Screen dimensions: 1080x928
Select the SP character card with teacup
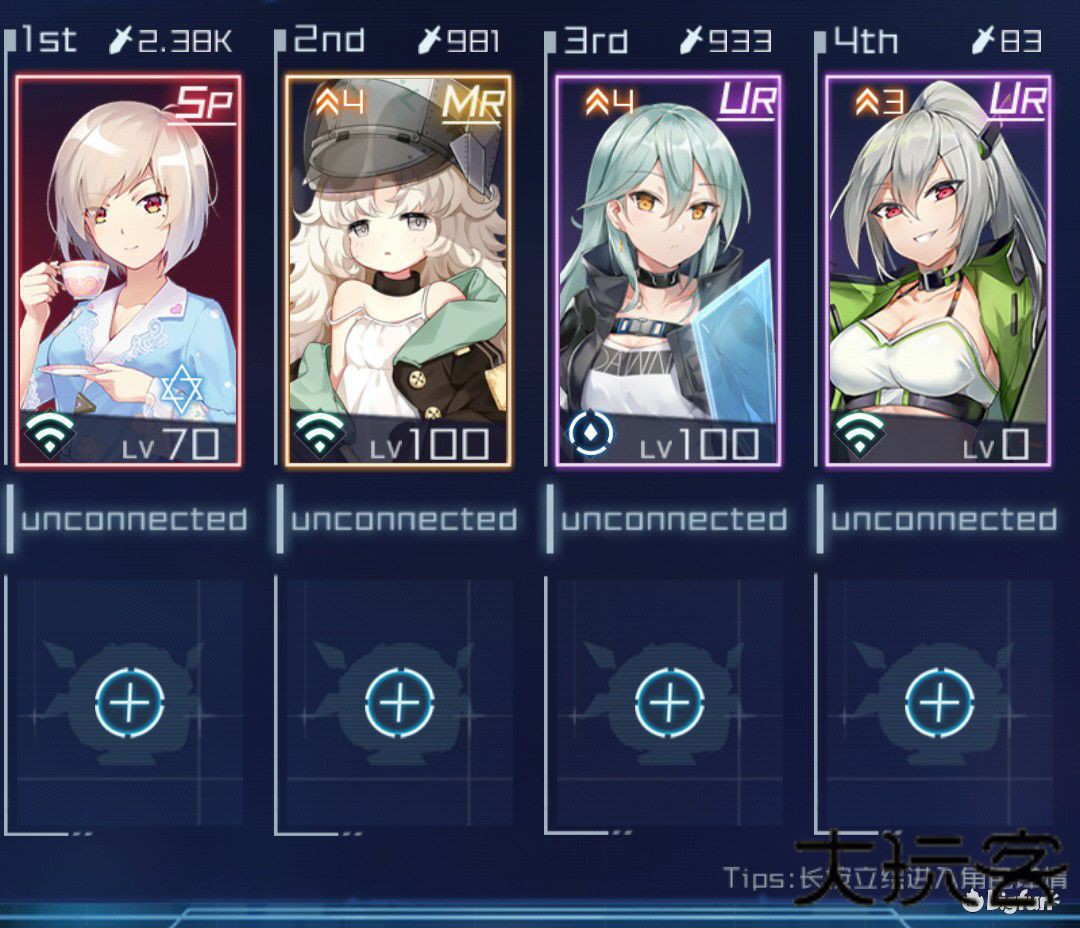pyautogui.click(x=128, y=270)
